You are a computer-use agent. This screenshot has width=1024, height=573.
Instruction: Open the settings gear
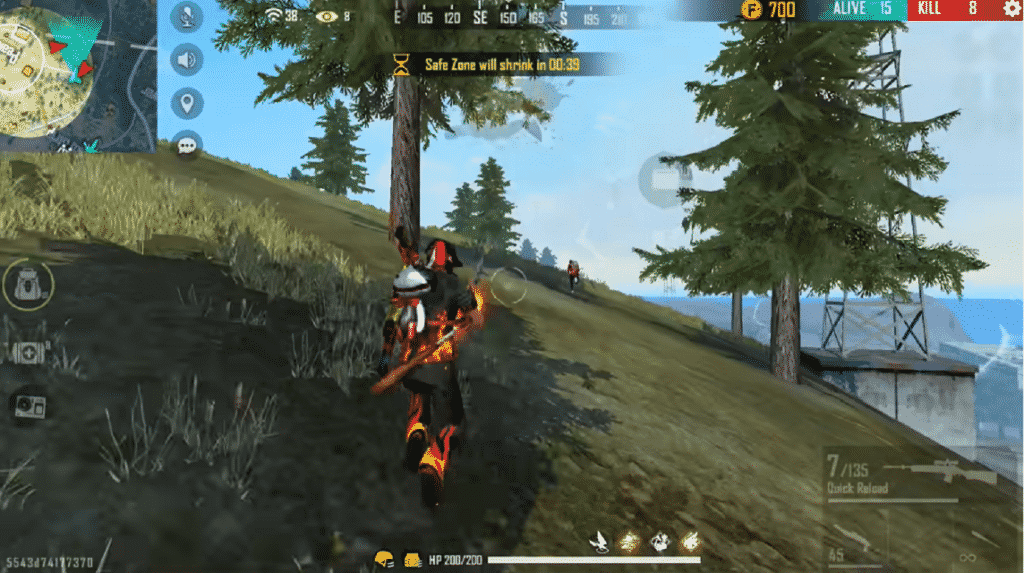(1011, 9)
